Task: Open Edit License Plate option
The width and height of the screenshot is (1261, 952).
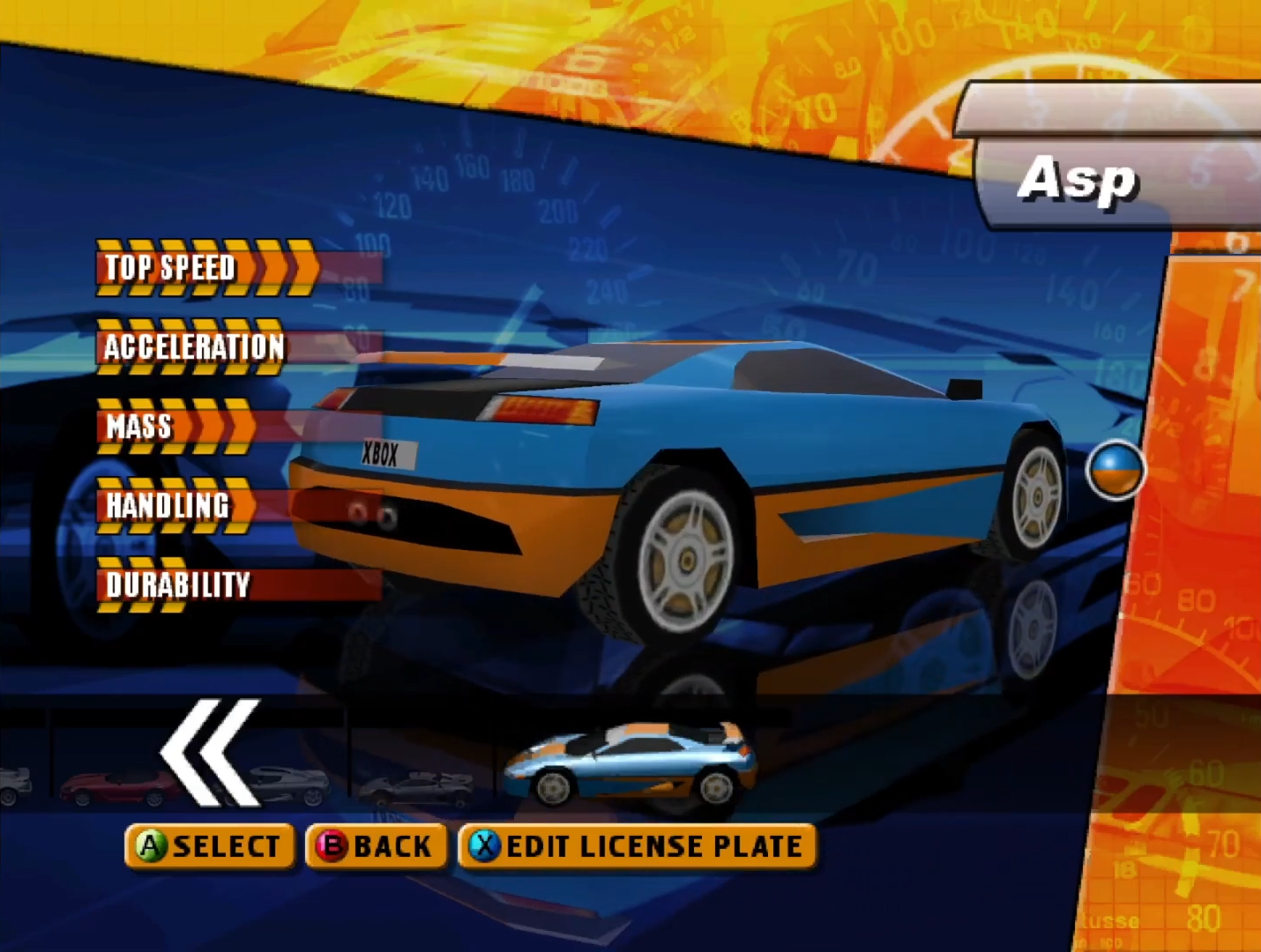Action: point(637,846)
